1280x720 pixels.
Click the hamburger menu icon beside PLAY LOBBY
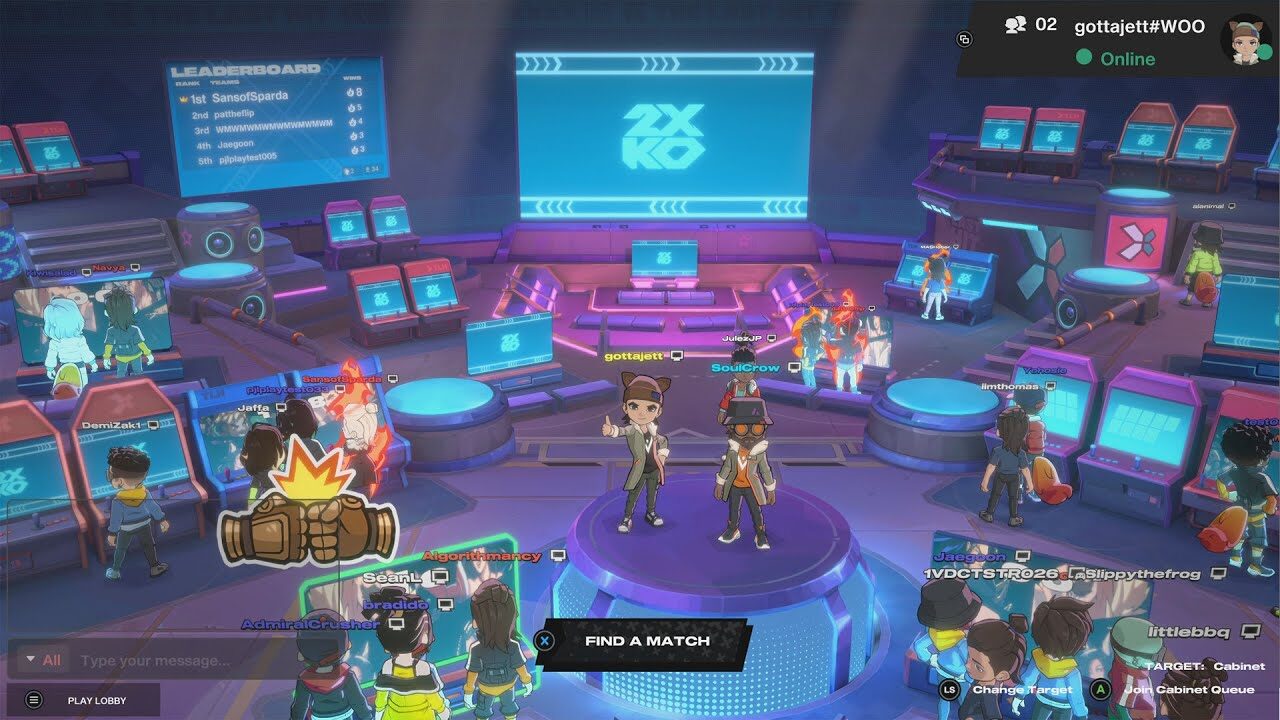click(x=33, y=700)
